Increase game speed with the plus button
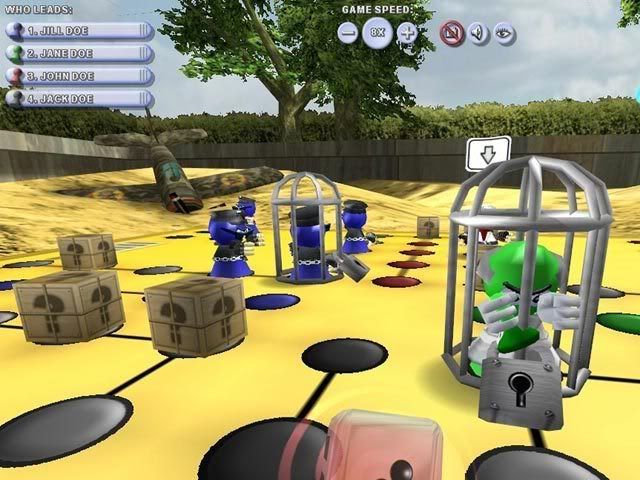Screen dimensions: 640x480 pyautogui.click(x=407, y=32)
